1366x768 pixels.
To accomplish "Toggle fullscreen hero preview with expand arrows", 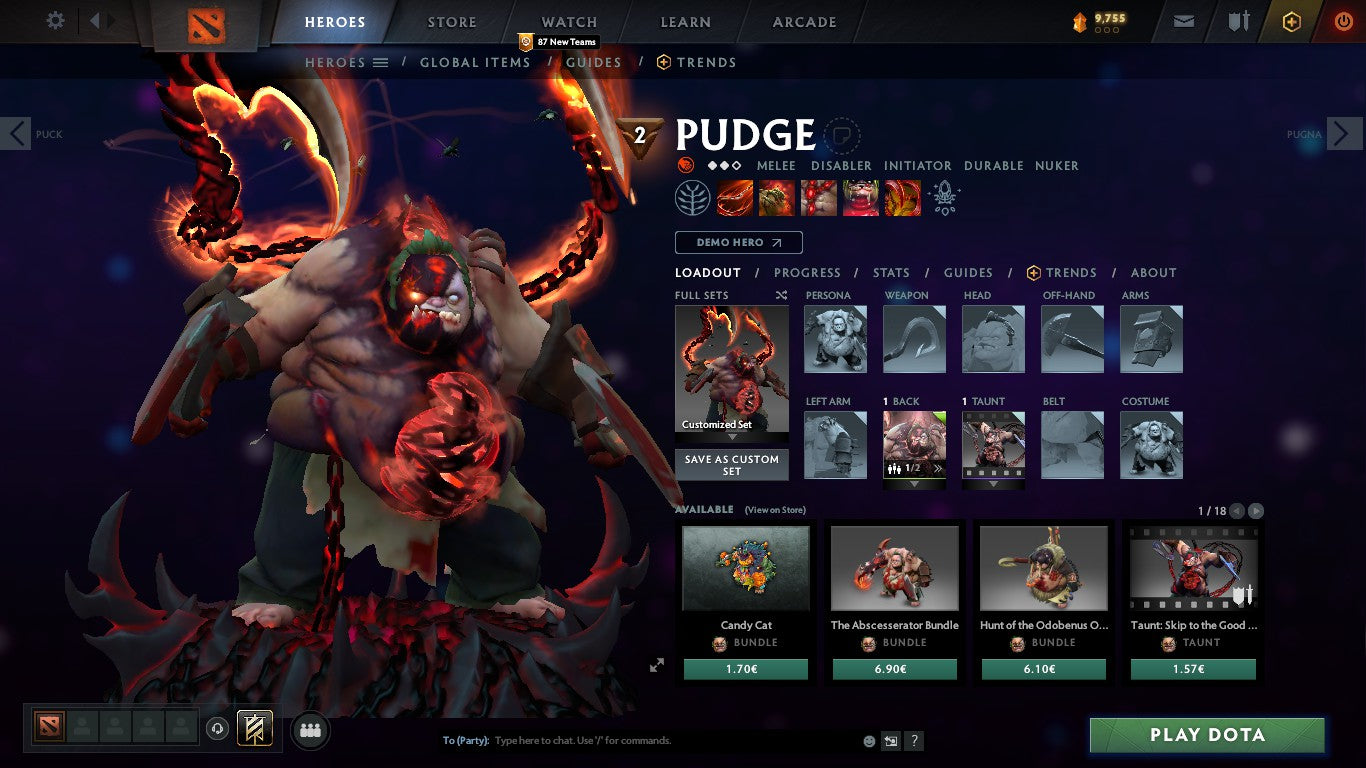I will pyautogui.click(x=657, y=663).
